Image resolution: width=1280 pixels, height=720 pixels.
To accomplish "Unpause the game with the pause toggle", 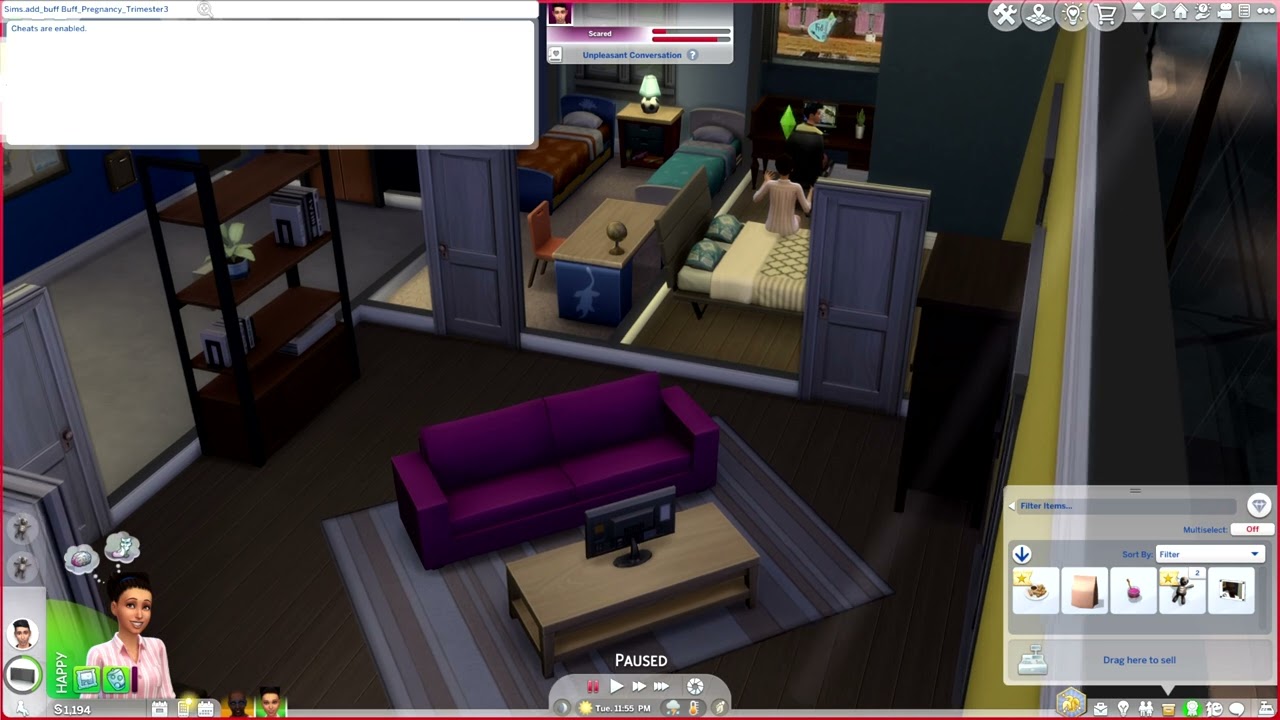I will (594, 686).
